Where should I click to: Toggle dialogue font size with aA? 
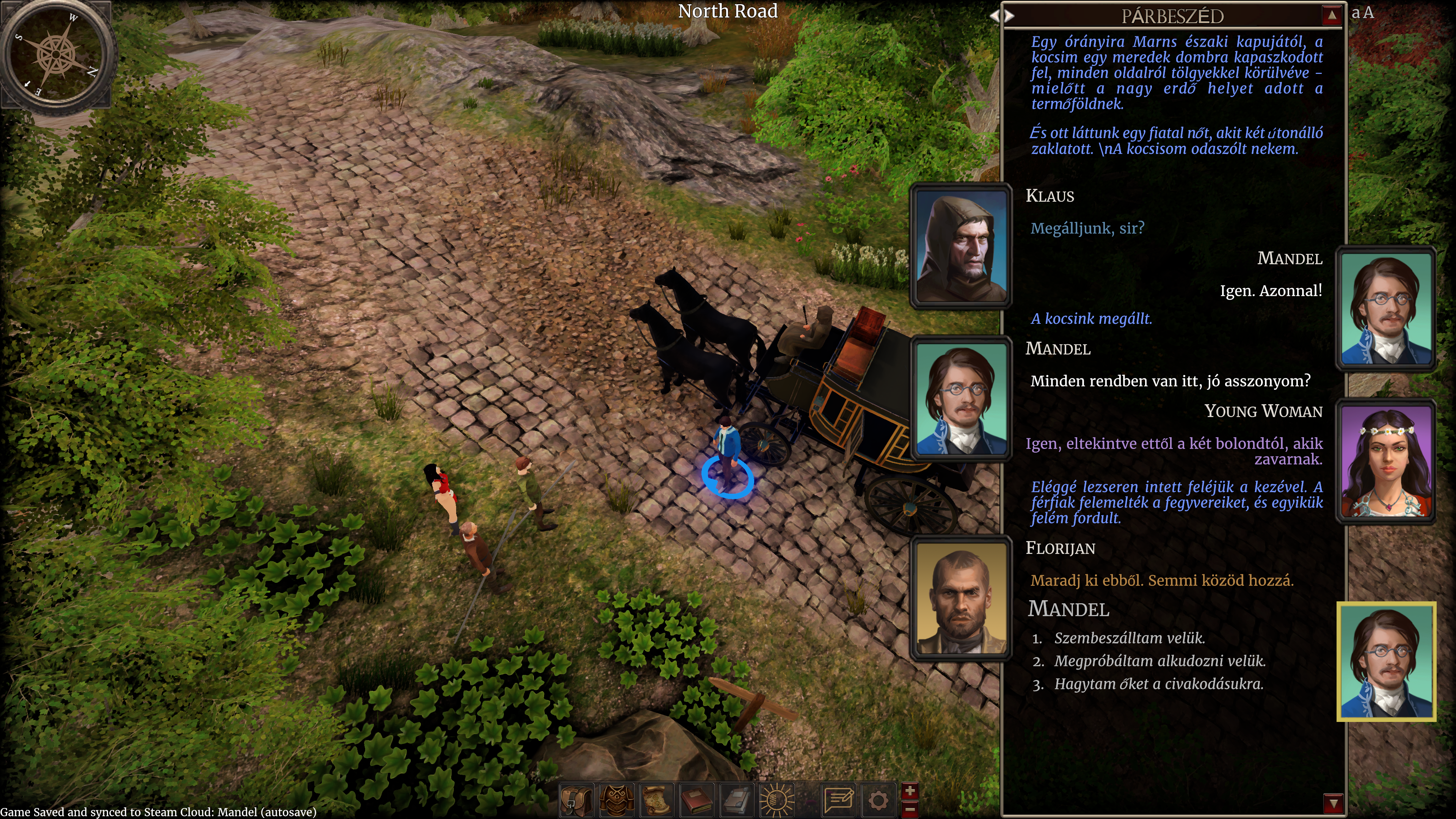click(1362, 13)
